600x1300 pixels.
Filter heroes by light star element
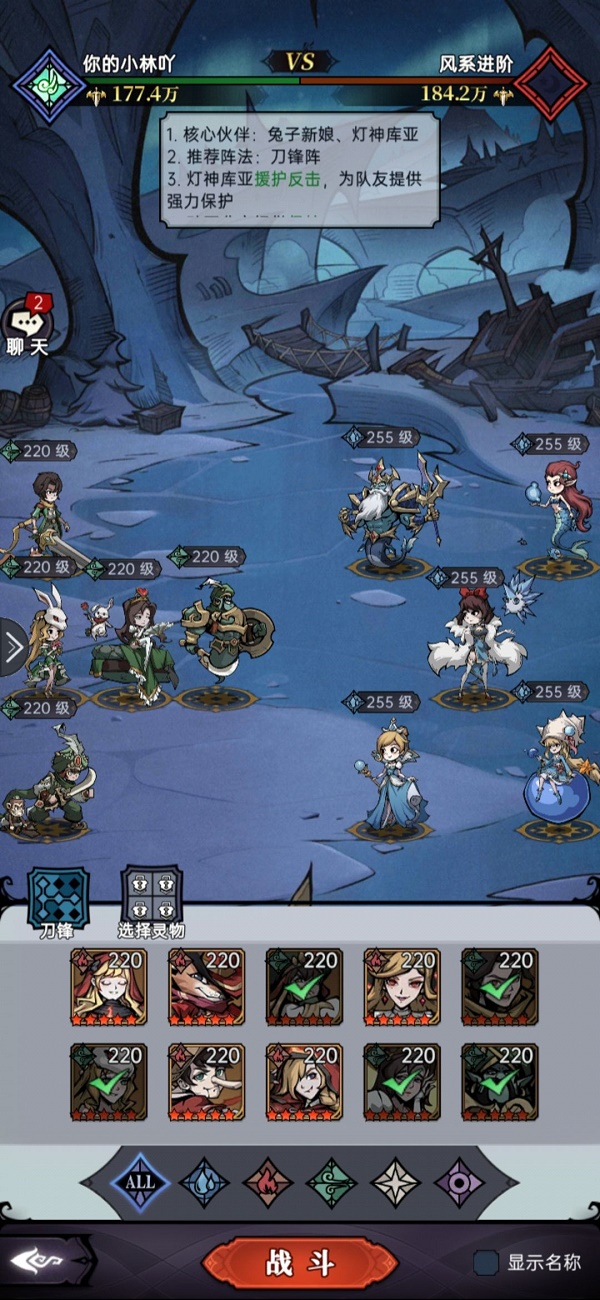[x=396, y=1181]
